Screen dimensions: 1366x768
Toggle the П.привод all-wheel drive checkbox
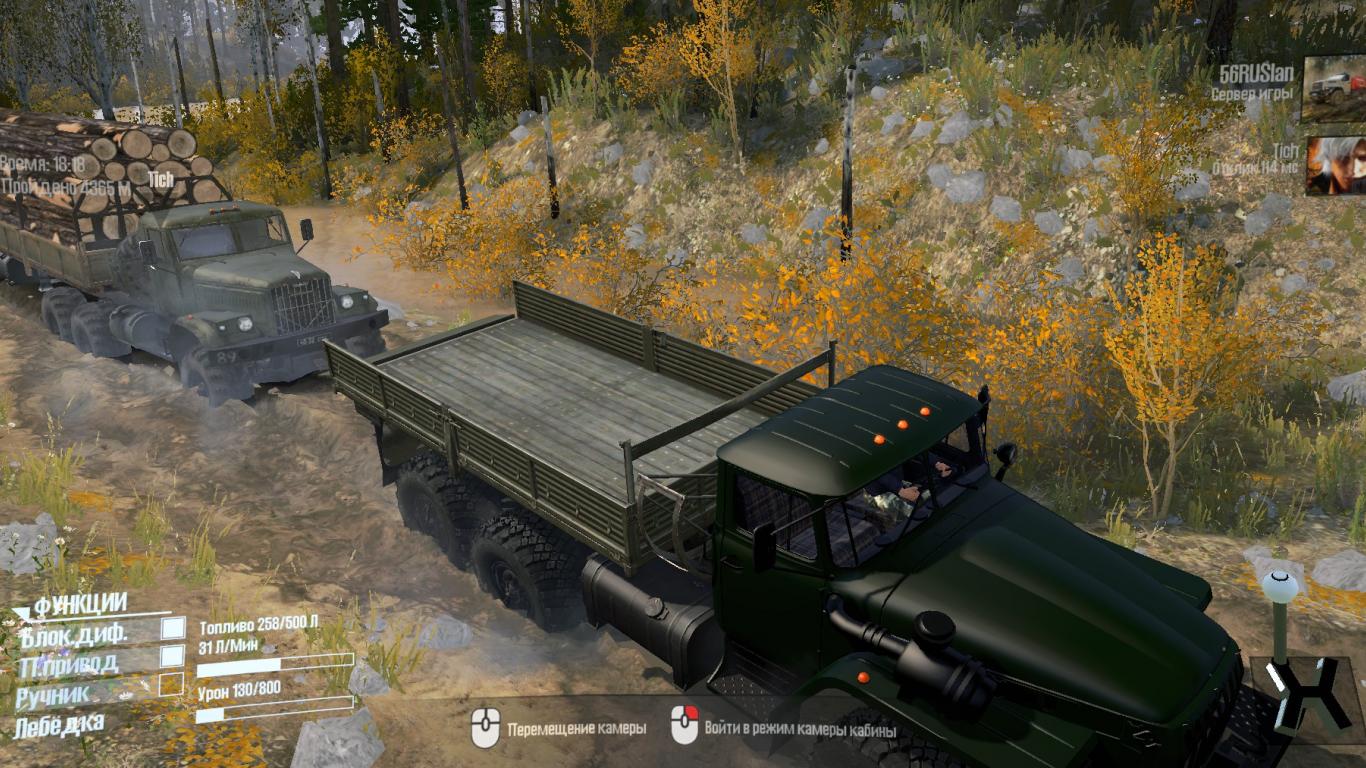pos(173,656)
